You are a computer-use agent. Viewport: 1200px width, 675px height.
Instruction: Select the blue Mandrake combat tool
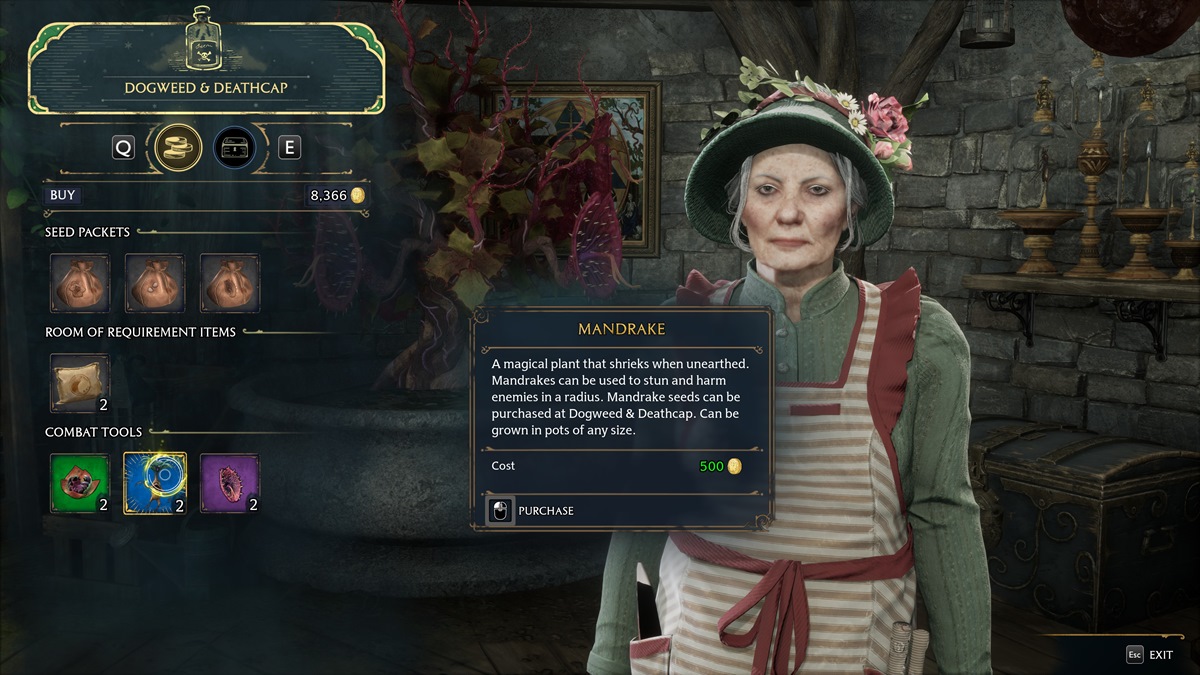click(x=154, y=483)
